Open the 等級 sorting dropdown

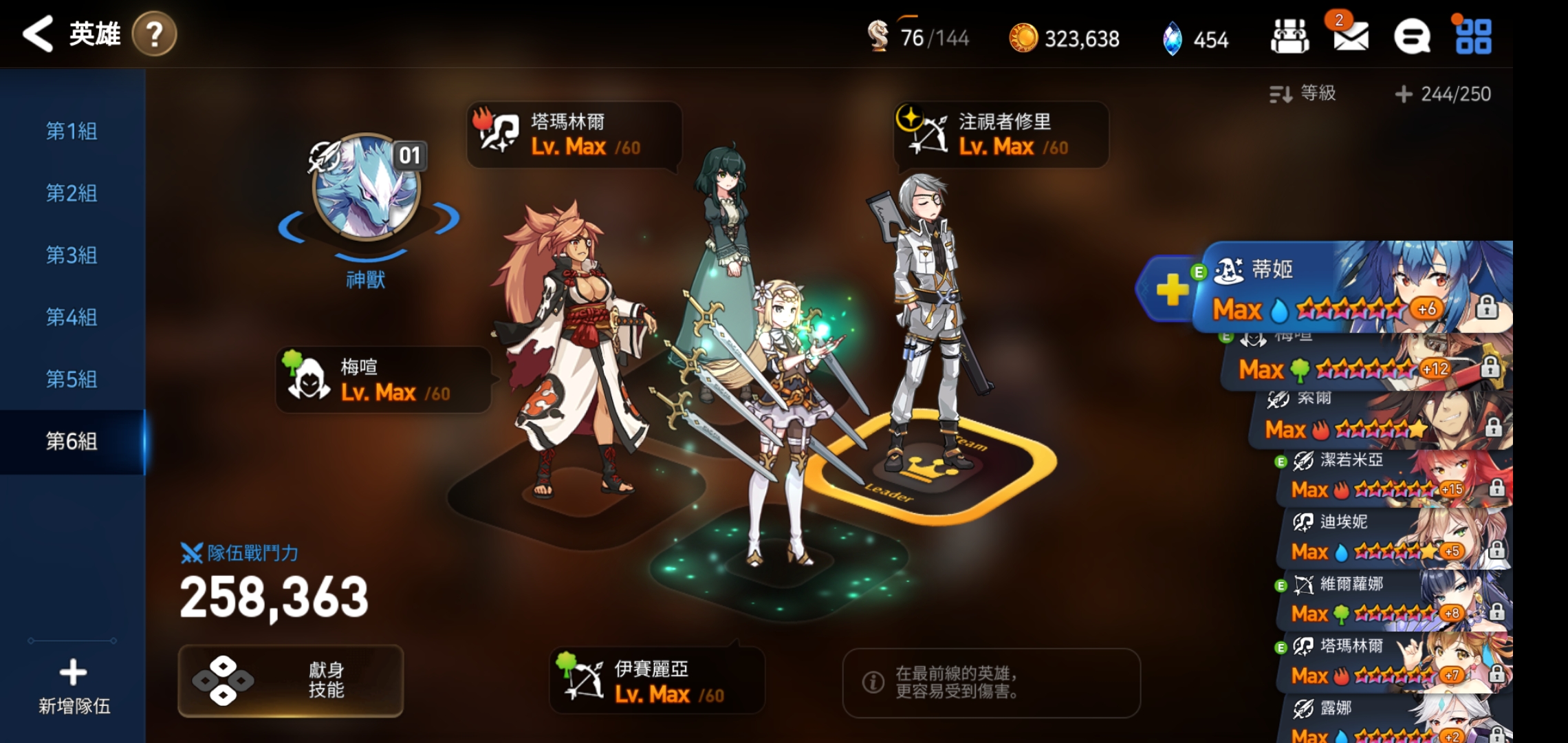pos(1312,94)
